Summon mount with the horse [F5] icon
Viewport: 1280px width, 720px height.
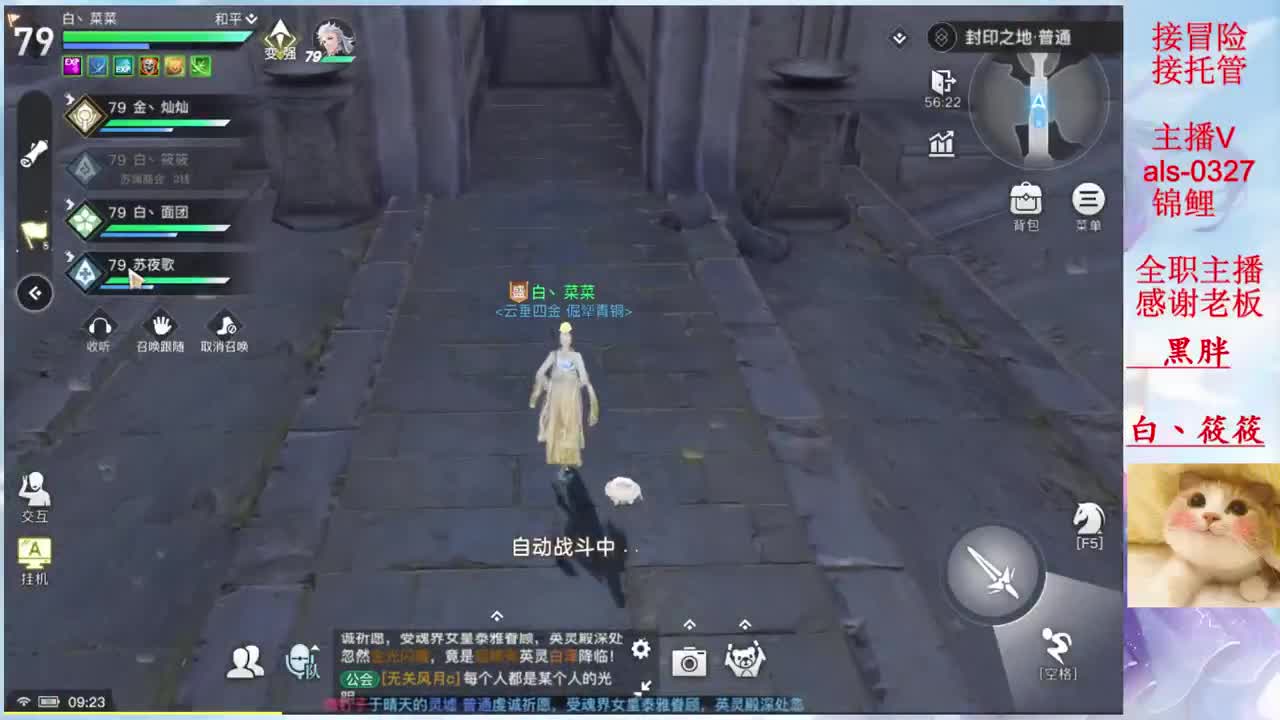click(x=1089, y=518)
